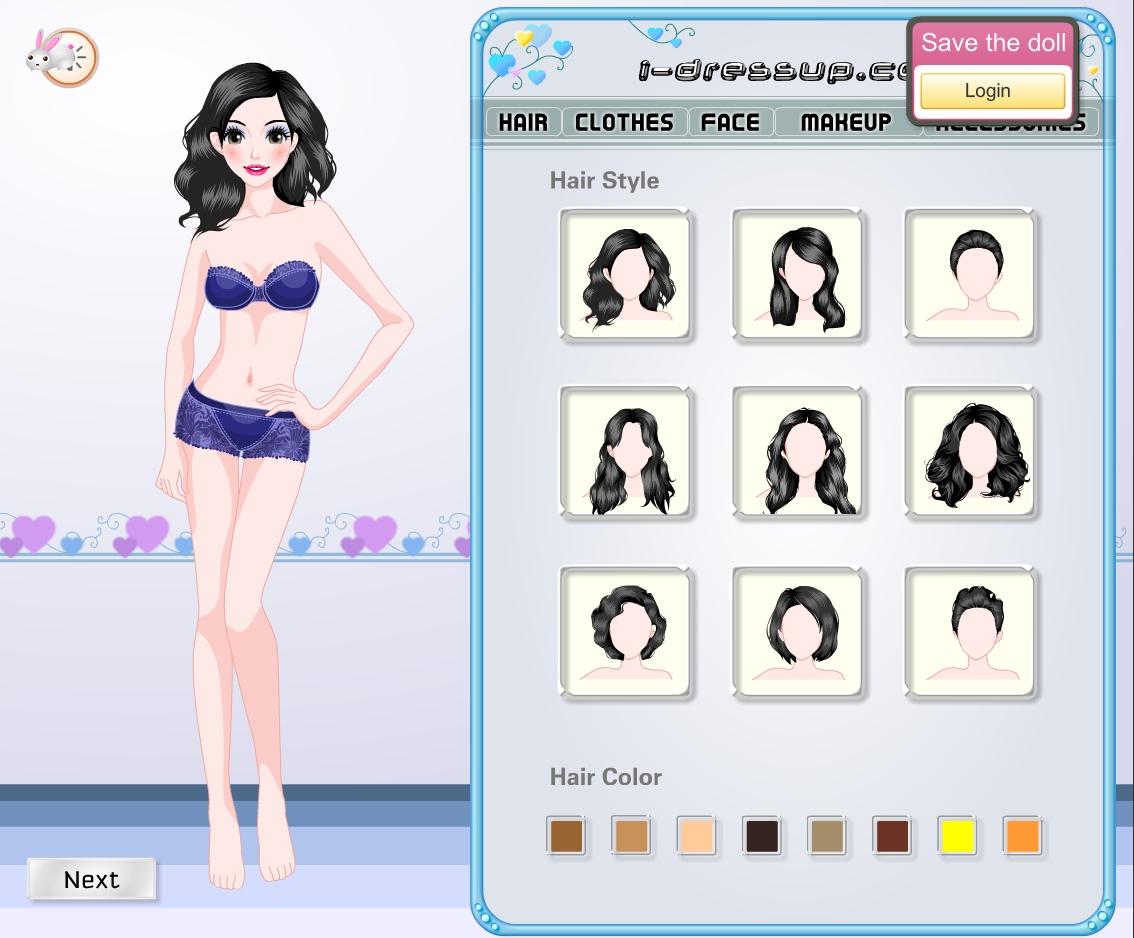
Task: Pick the straight chin-length bob hair style
Action: 797,632
